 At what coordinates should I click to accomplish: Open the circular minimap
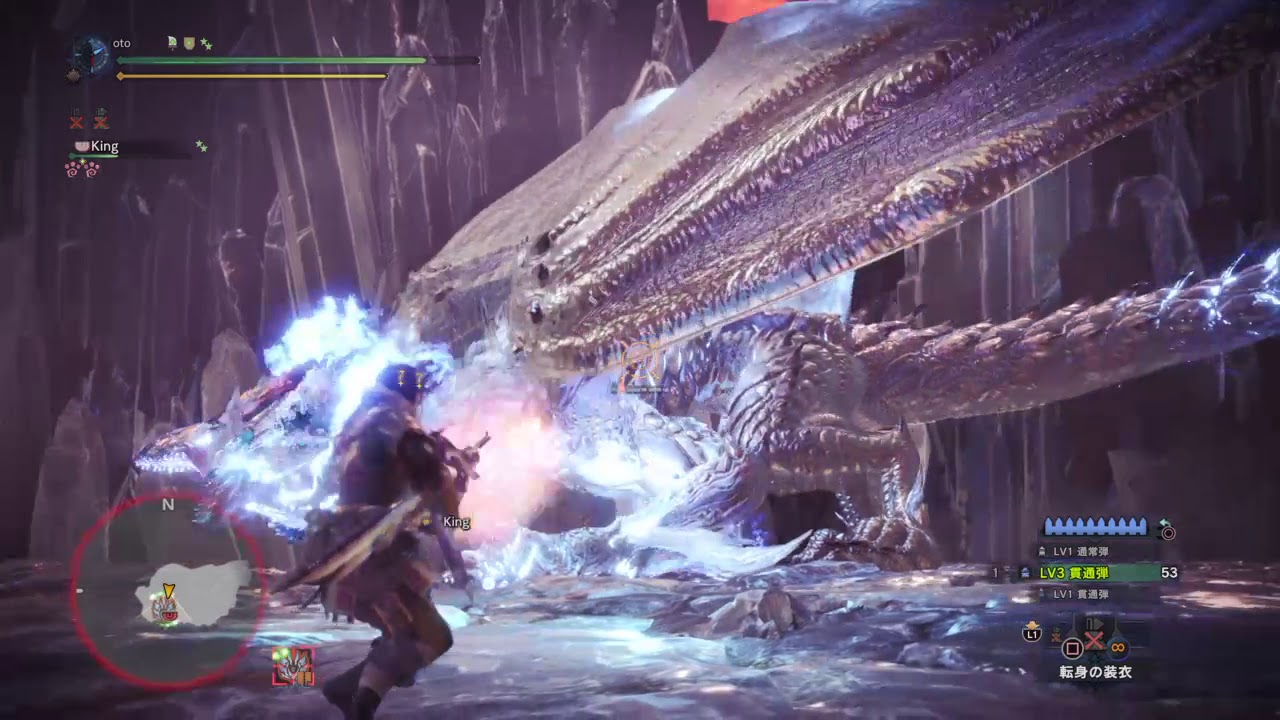click(x=168, y=590)
